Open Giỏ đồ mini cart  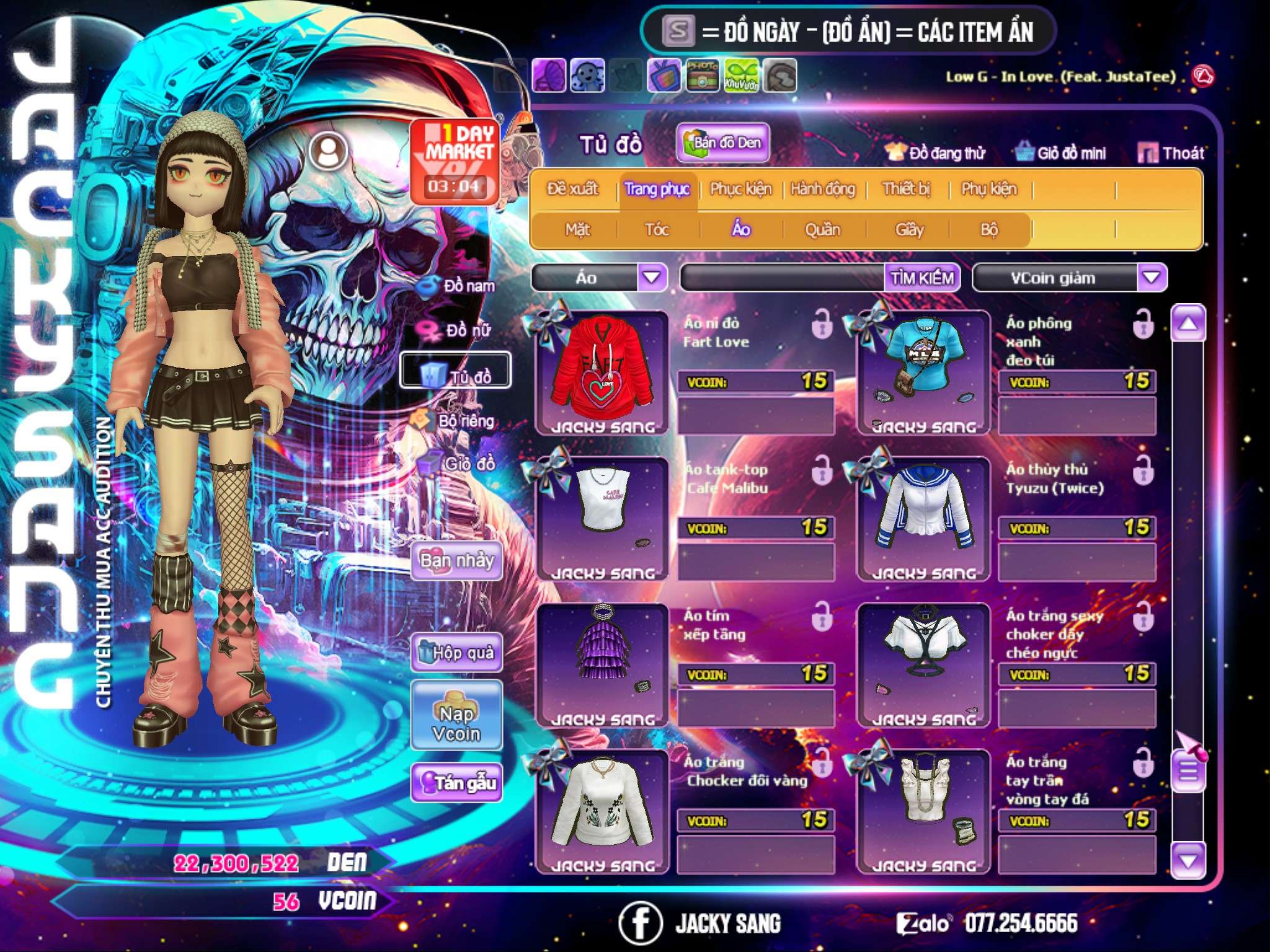tap(1061, 153)
